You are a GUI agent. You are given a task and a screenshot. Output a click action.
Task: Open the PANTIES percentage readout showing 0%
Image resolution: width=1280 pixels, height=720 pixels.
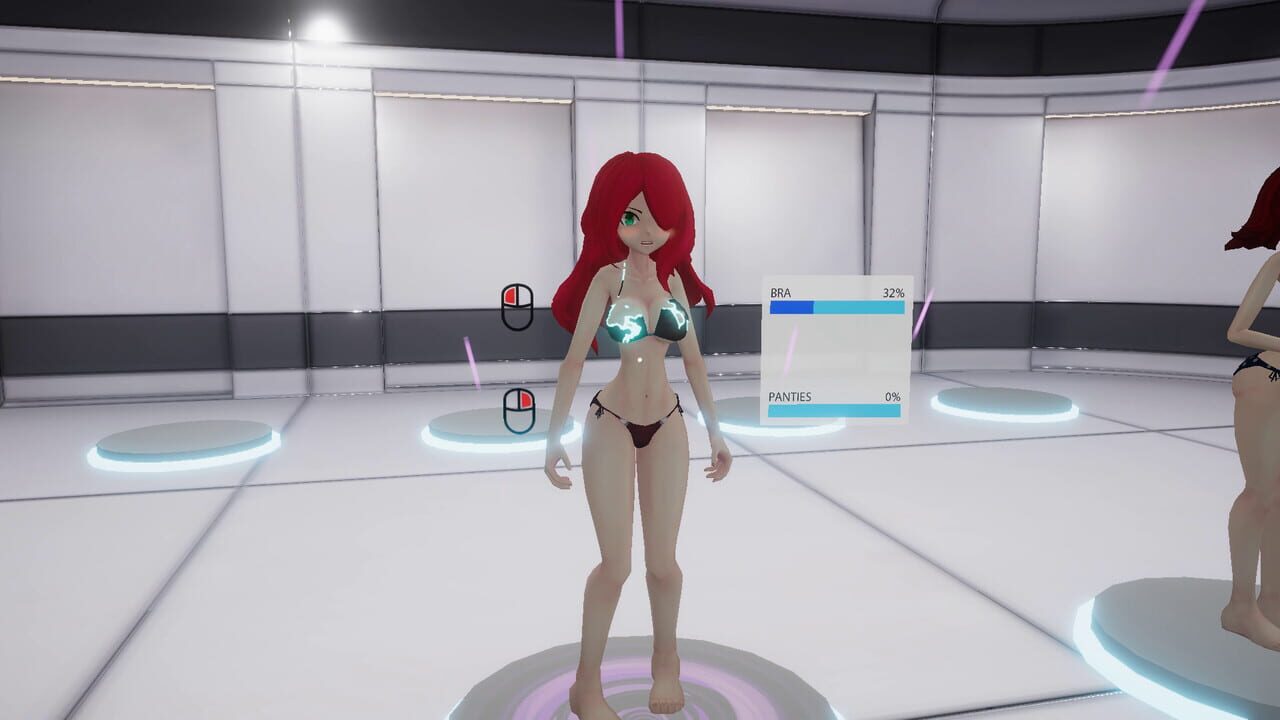[x=894, y=397]
